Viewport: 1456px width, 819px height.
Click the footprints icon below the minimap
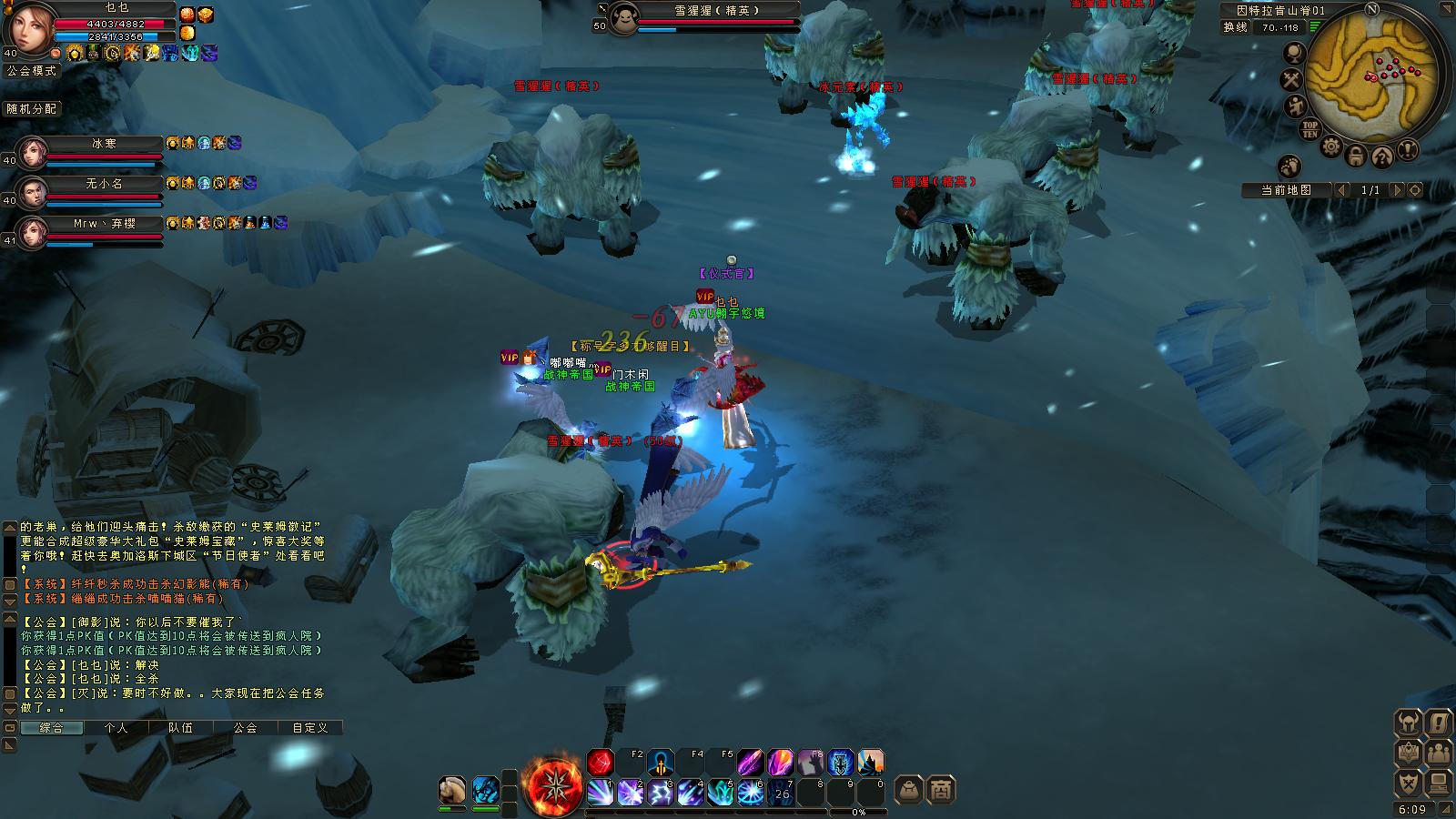(x=1289, y=166)
